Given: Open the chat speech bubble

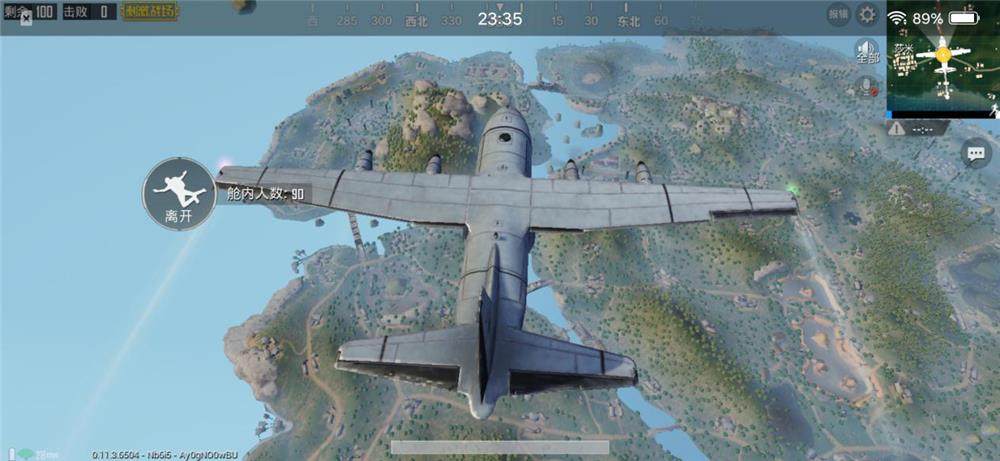Looking at the screenshot, I should (x=974, y=152).
